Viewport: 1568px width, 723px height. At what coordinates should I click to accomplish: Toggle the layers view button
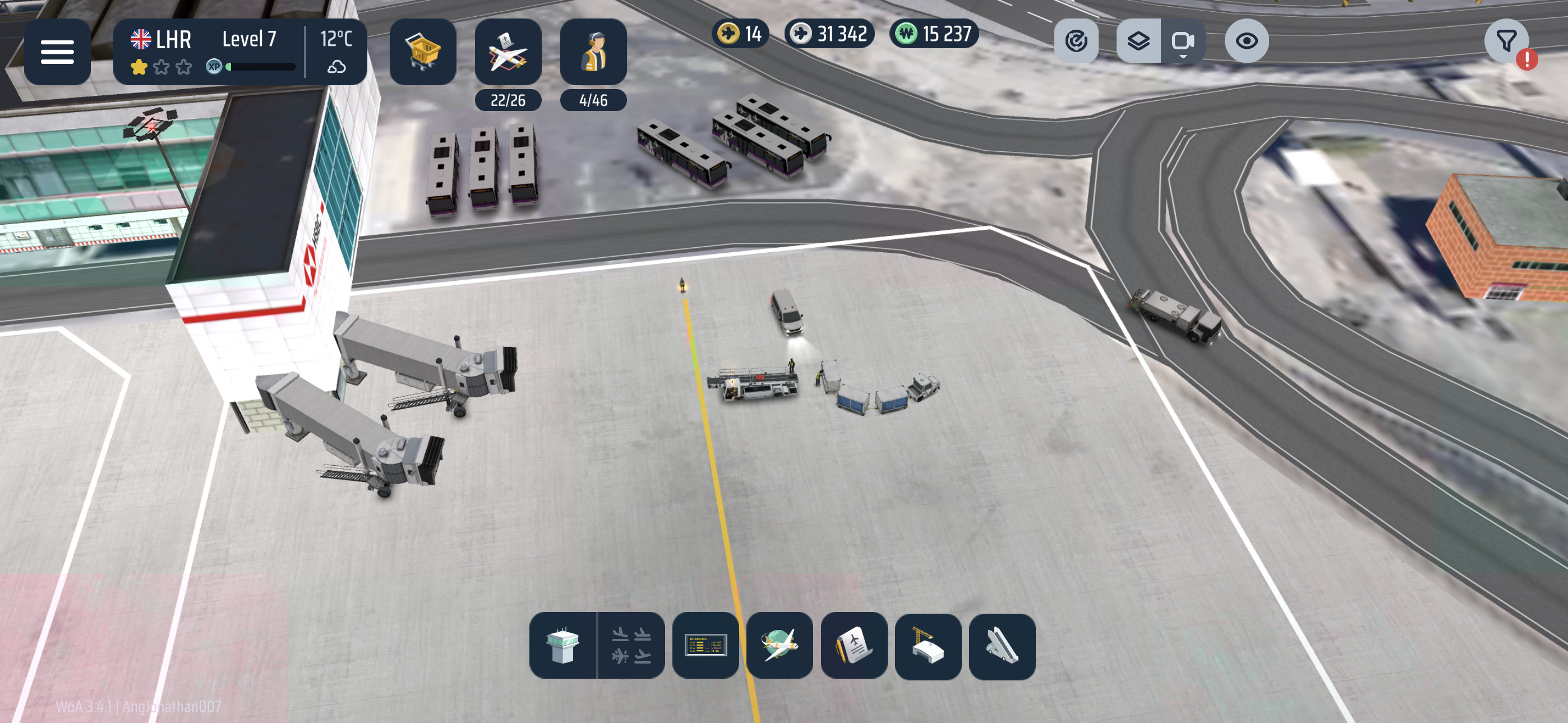click(1138, 41)
